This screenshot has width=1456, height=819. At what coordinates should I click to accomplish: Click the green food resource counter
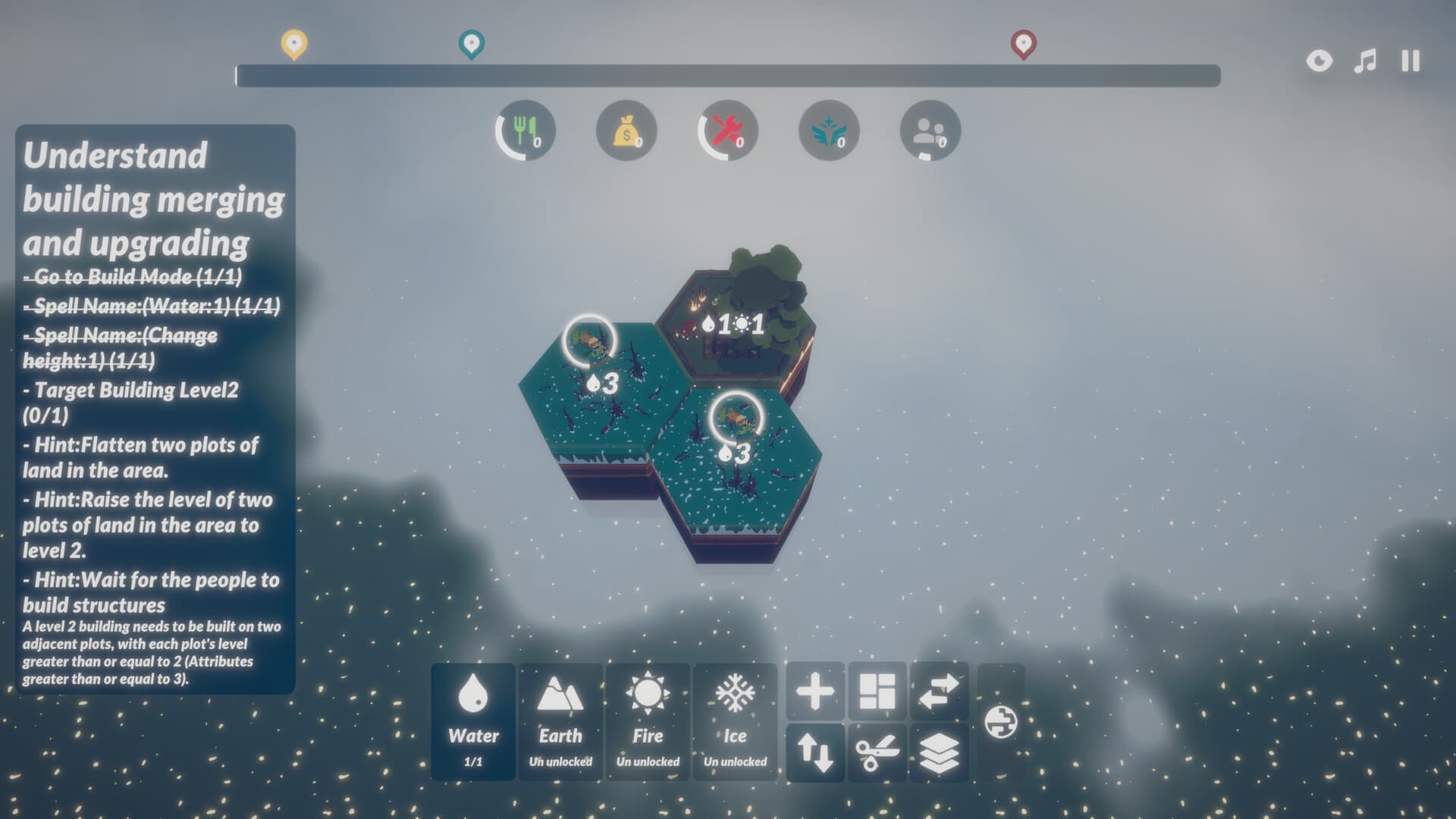(x=525, y=130)
